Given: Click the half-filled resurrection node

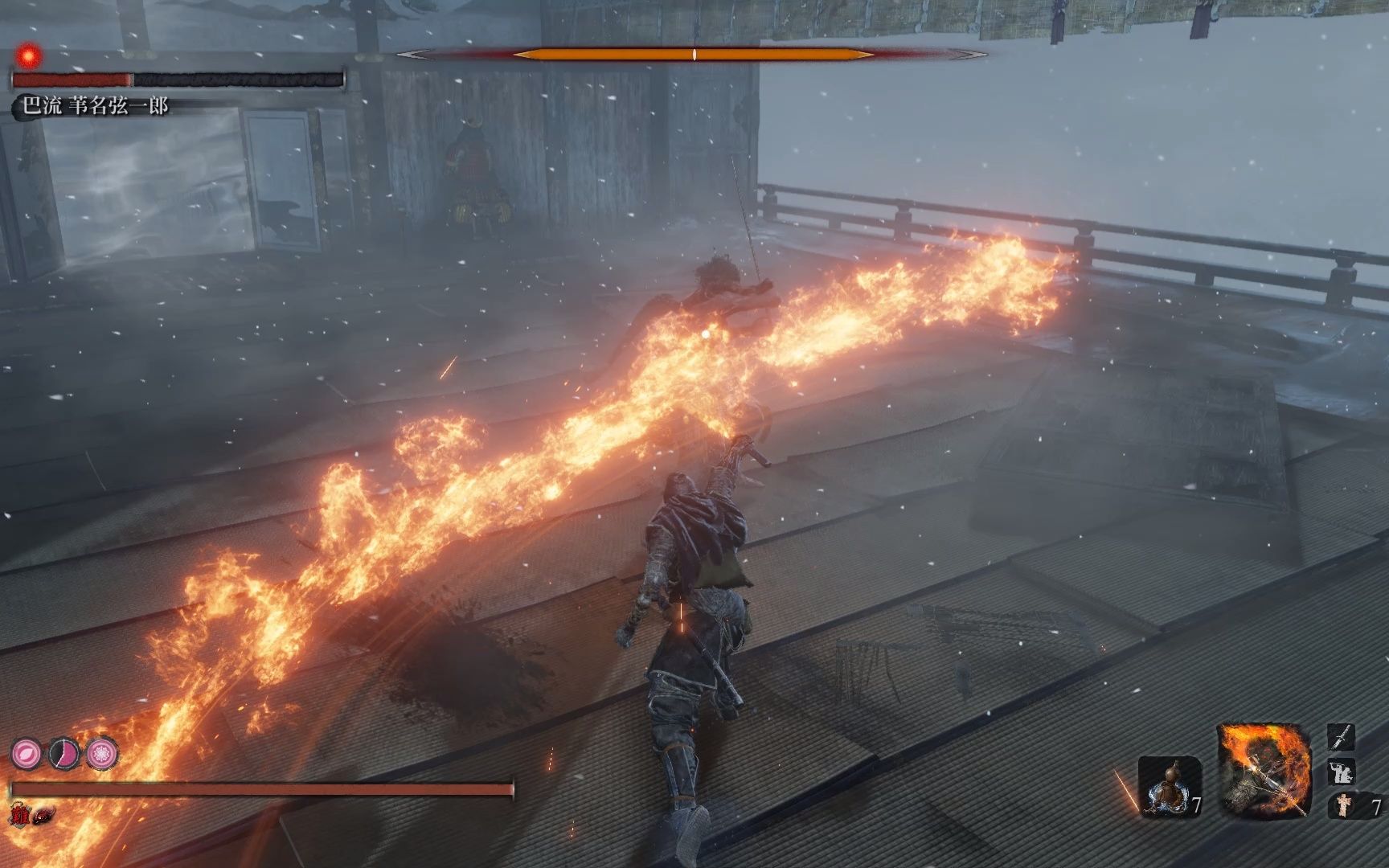Looking at the screenshot, I should [x=64, y=753].
